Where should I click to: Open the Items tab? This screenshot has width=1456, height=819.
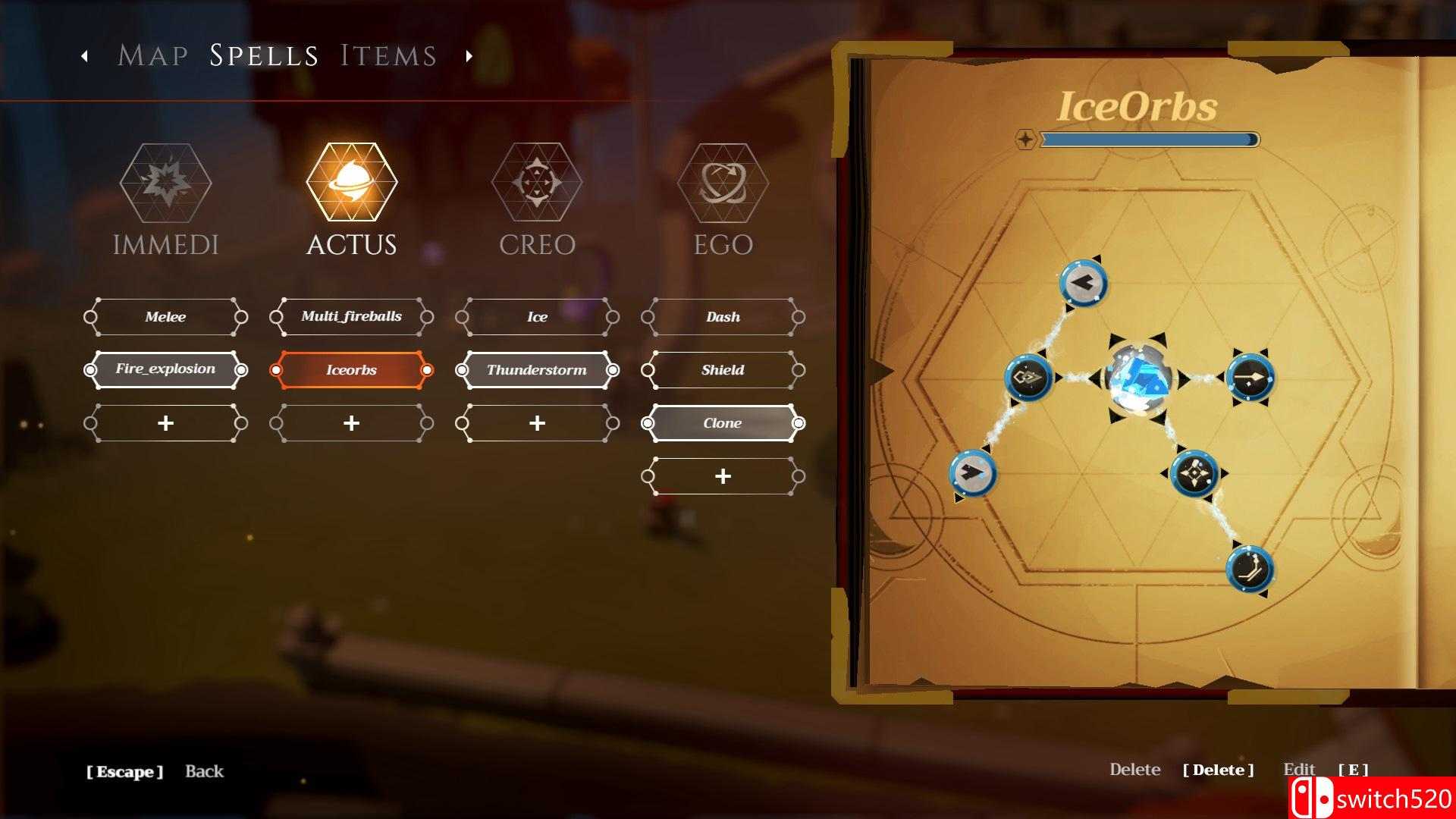pos(388,55)
